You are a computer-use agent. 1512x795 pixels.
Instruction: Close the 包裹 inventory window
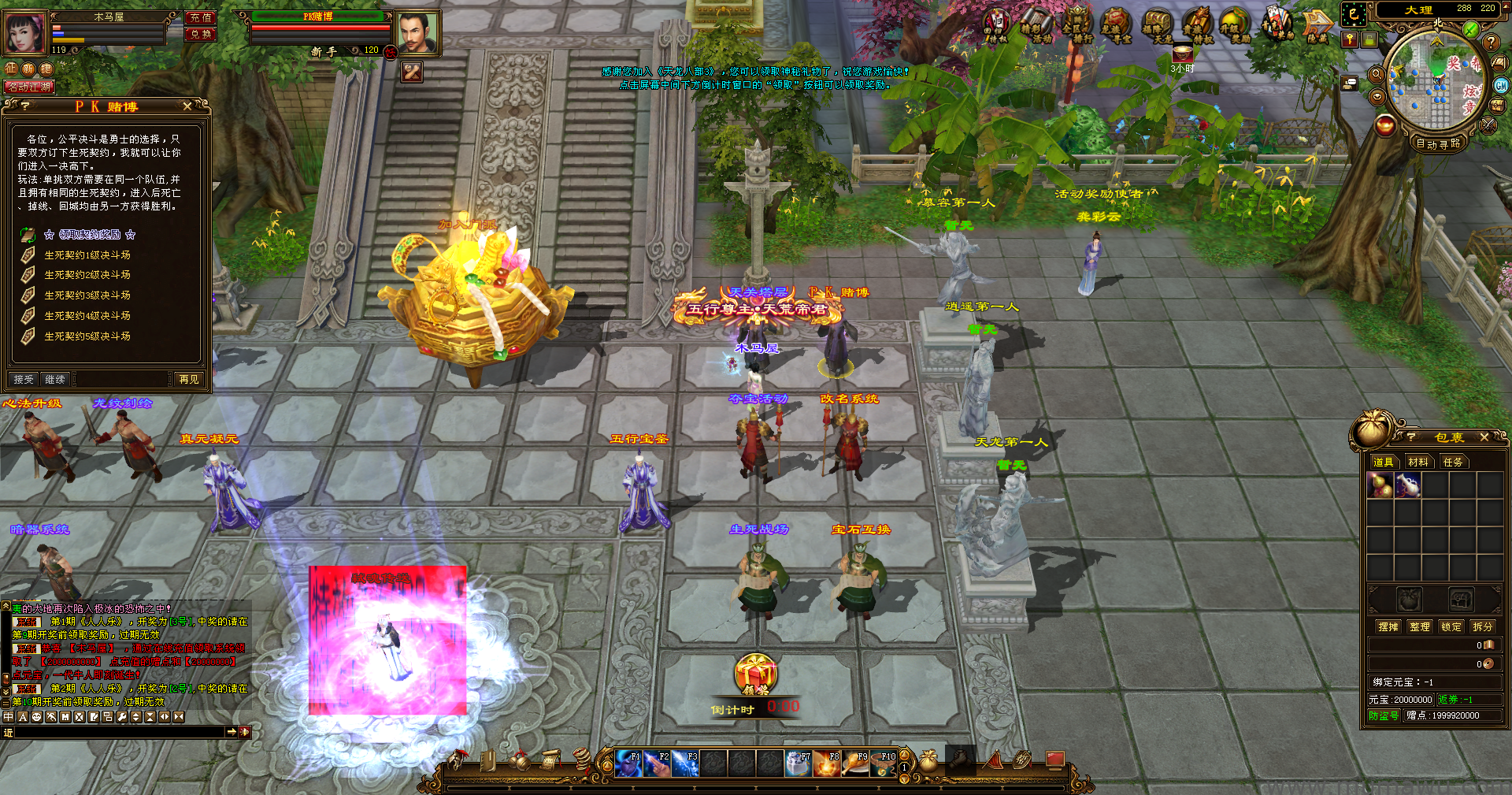click(x=1484, y=437)
